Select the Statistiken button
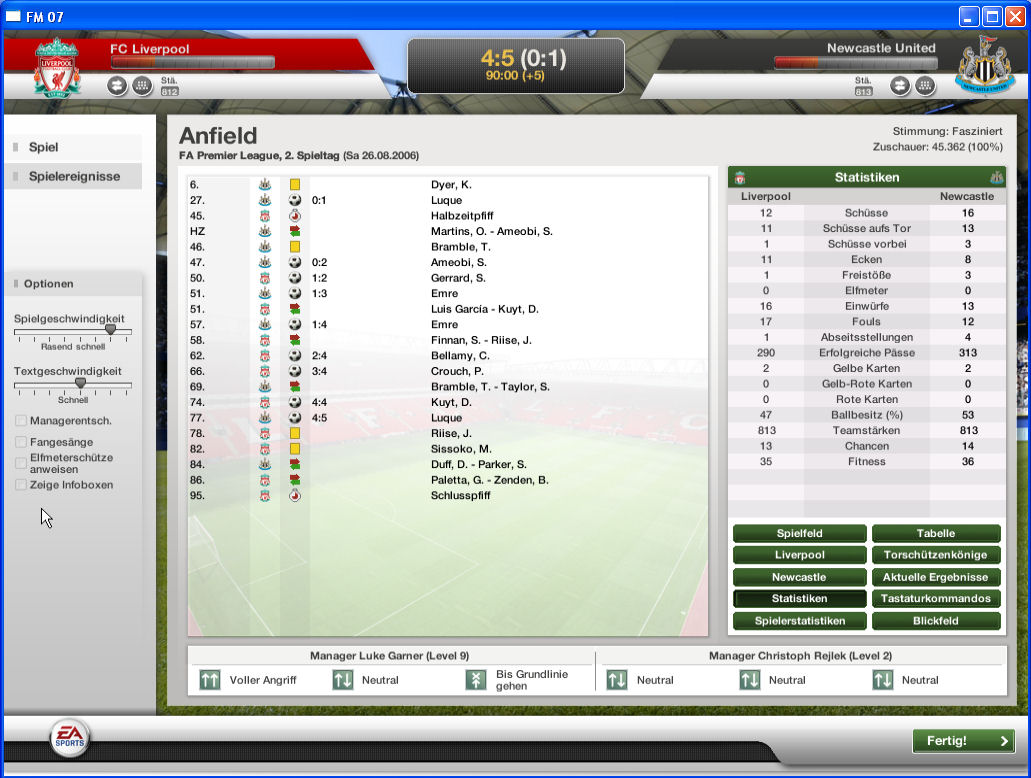This screenshot has width=1031, height=778. [x=799, y=599]
